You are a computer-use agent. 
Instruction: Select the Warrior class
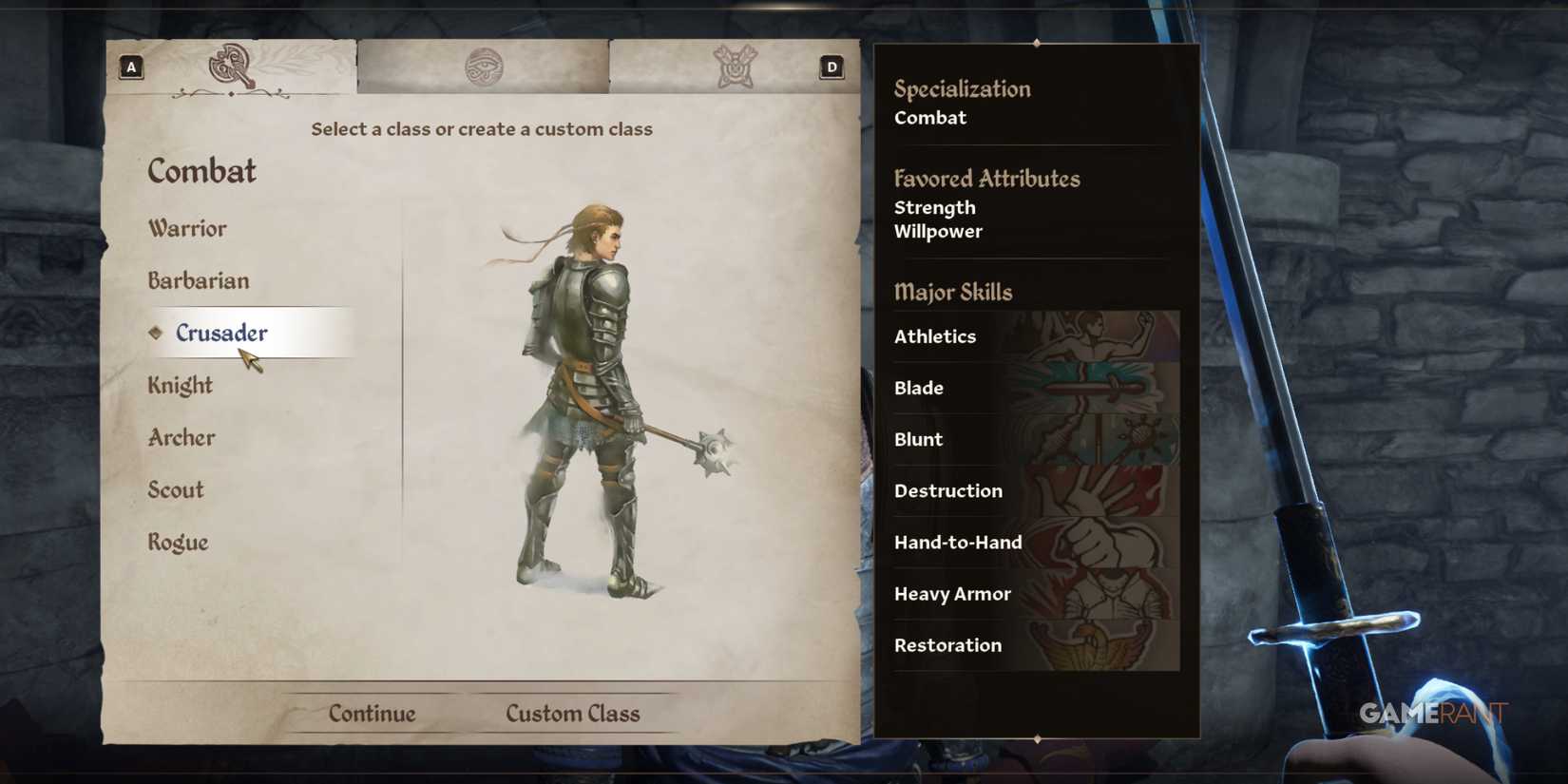coord(186,228)
